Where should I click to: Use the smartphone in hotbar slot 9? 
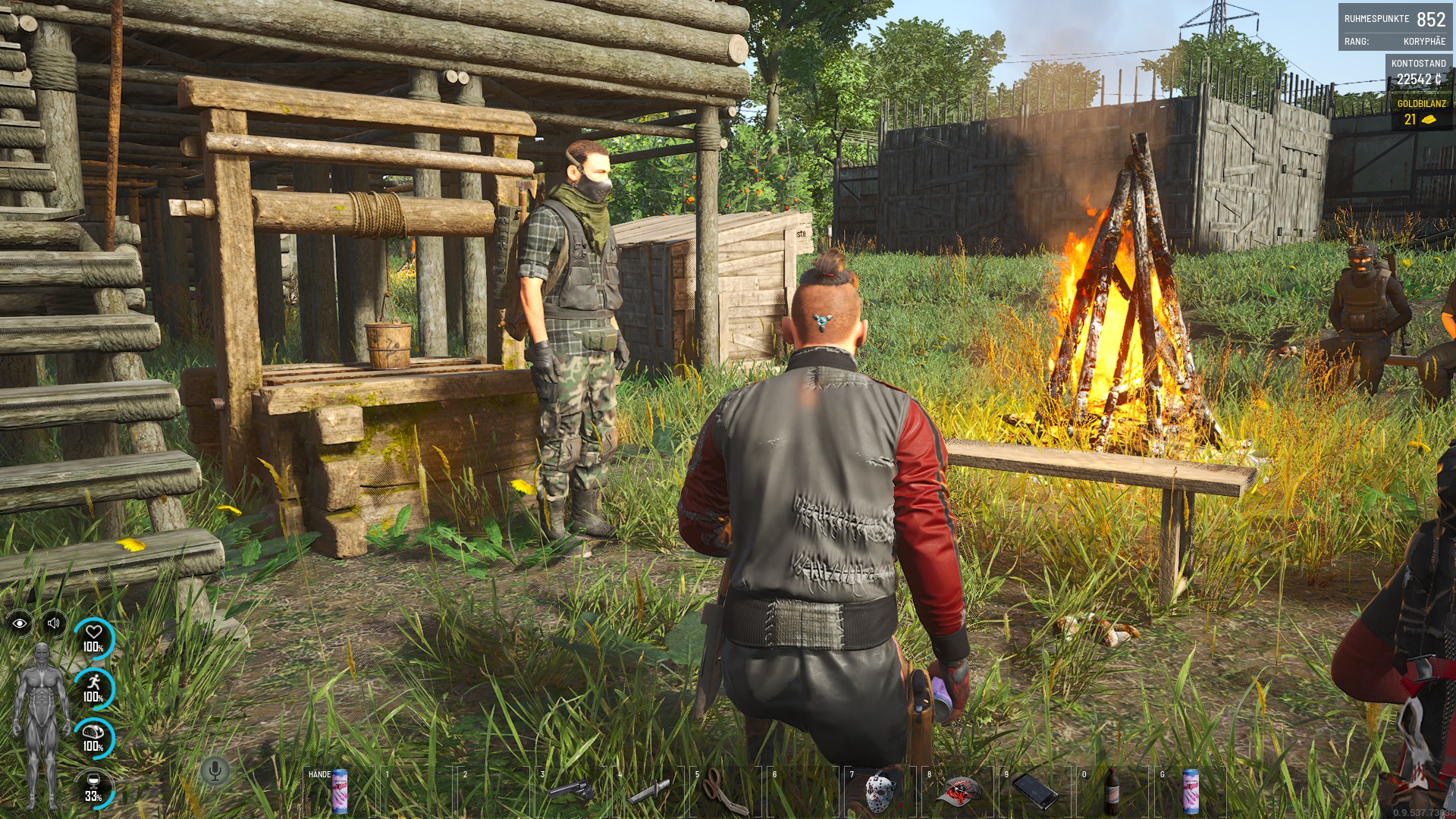click(x=1036, y=792)
